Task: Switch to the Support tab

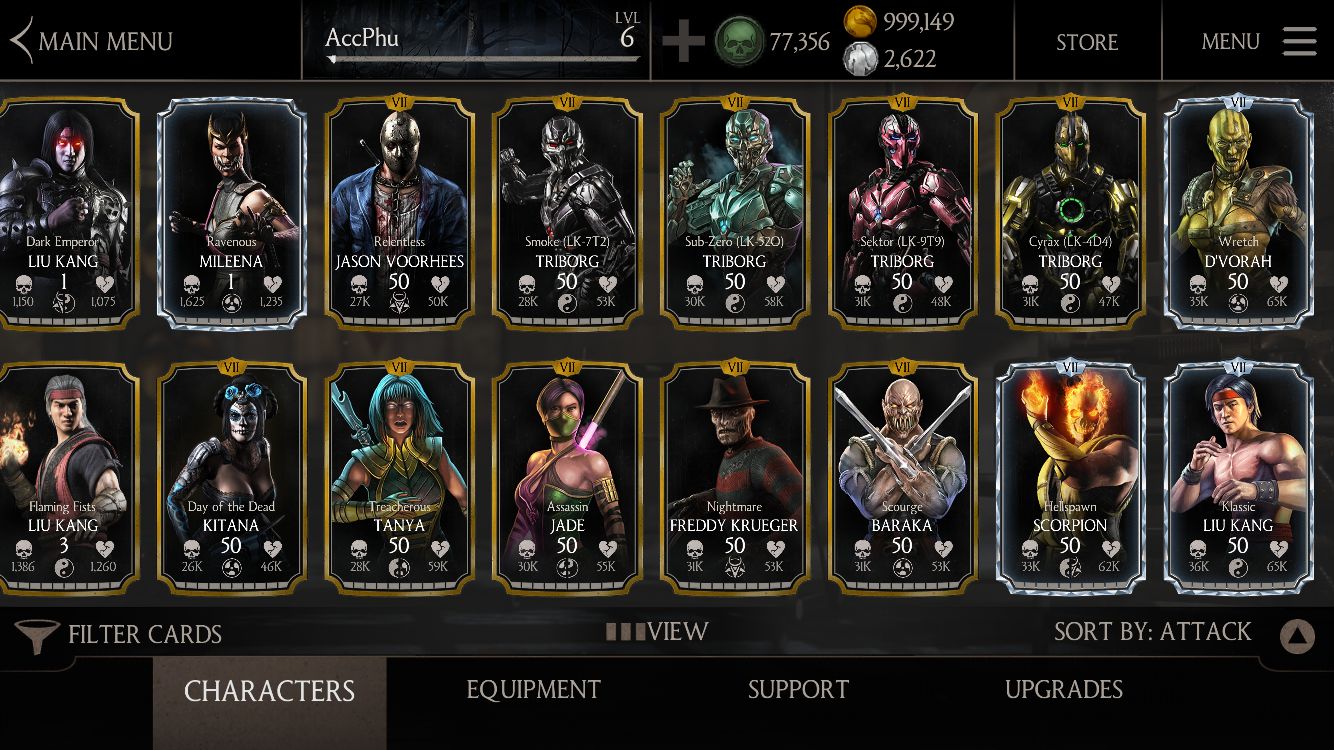Action: click(798, 690)
